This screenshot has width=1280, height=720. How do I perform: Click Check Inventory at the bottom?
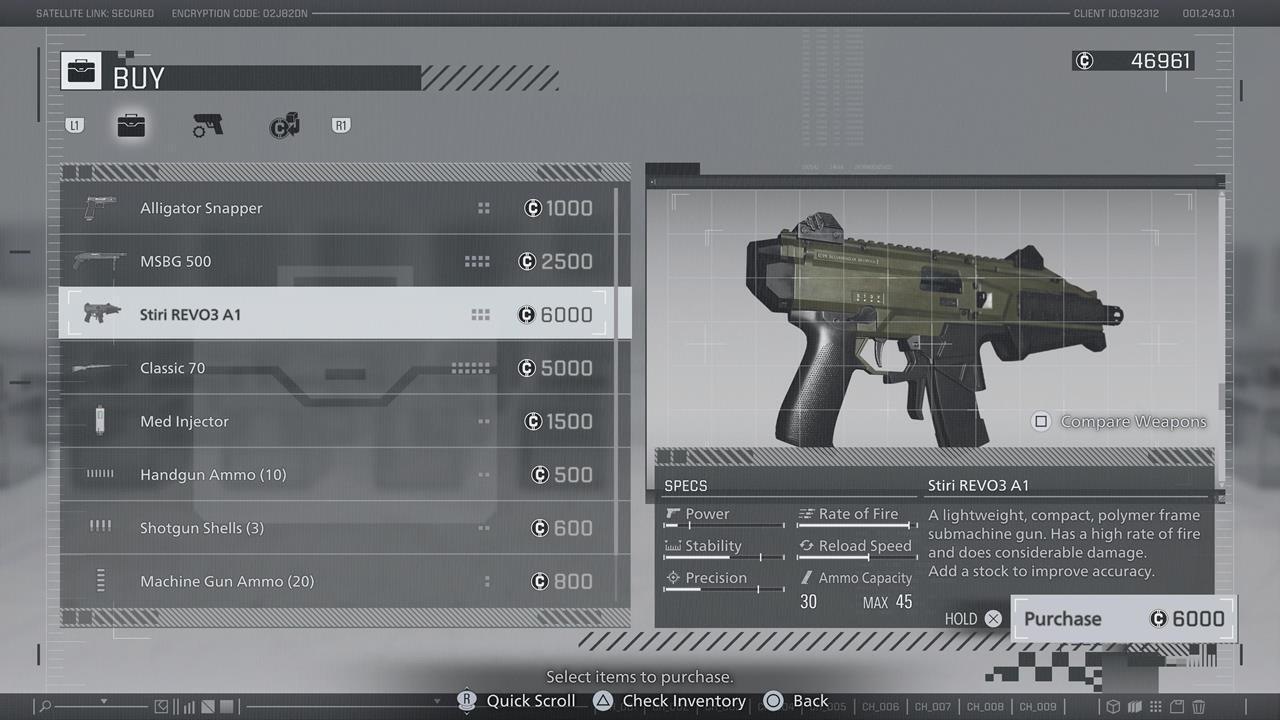pyautogui.click(x=670, y=701)
